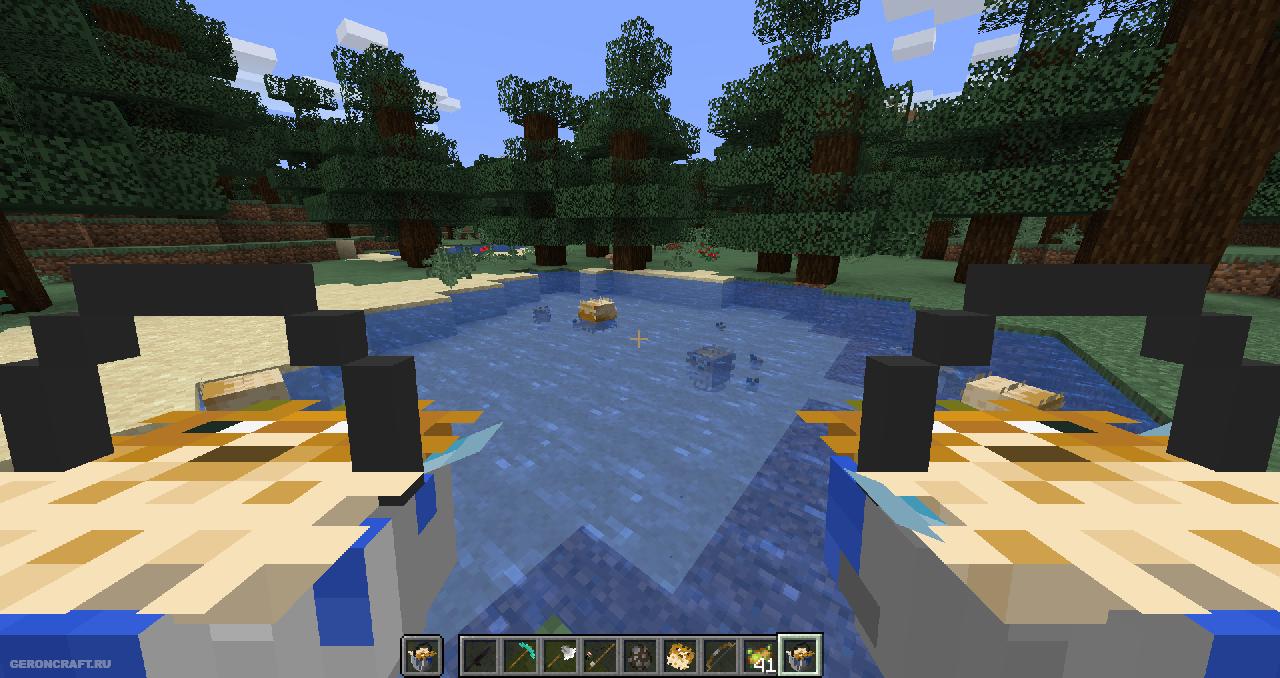Choose the pufferfish item slot
Screen dimensions: 1280x678
(680, 656)
